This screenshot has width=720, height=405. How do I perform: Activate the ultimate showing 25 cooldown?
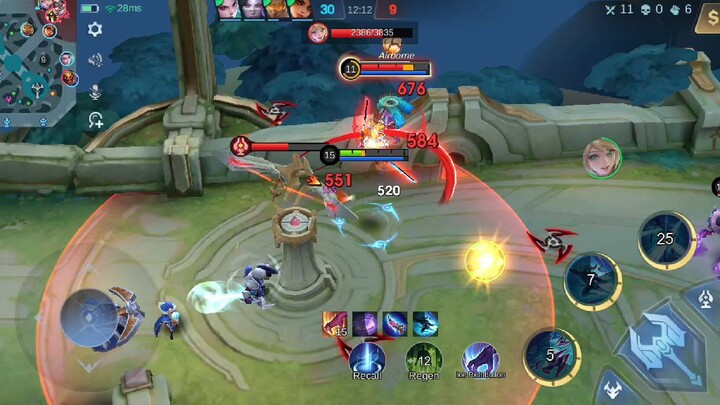[667, 238]
